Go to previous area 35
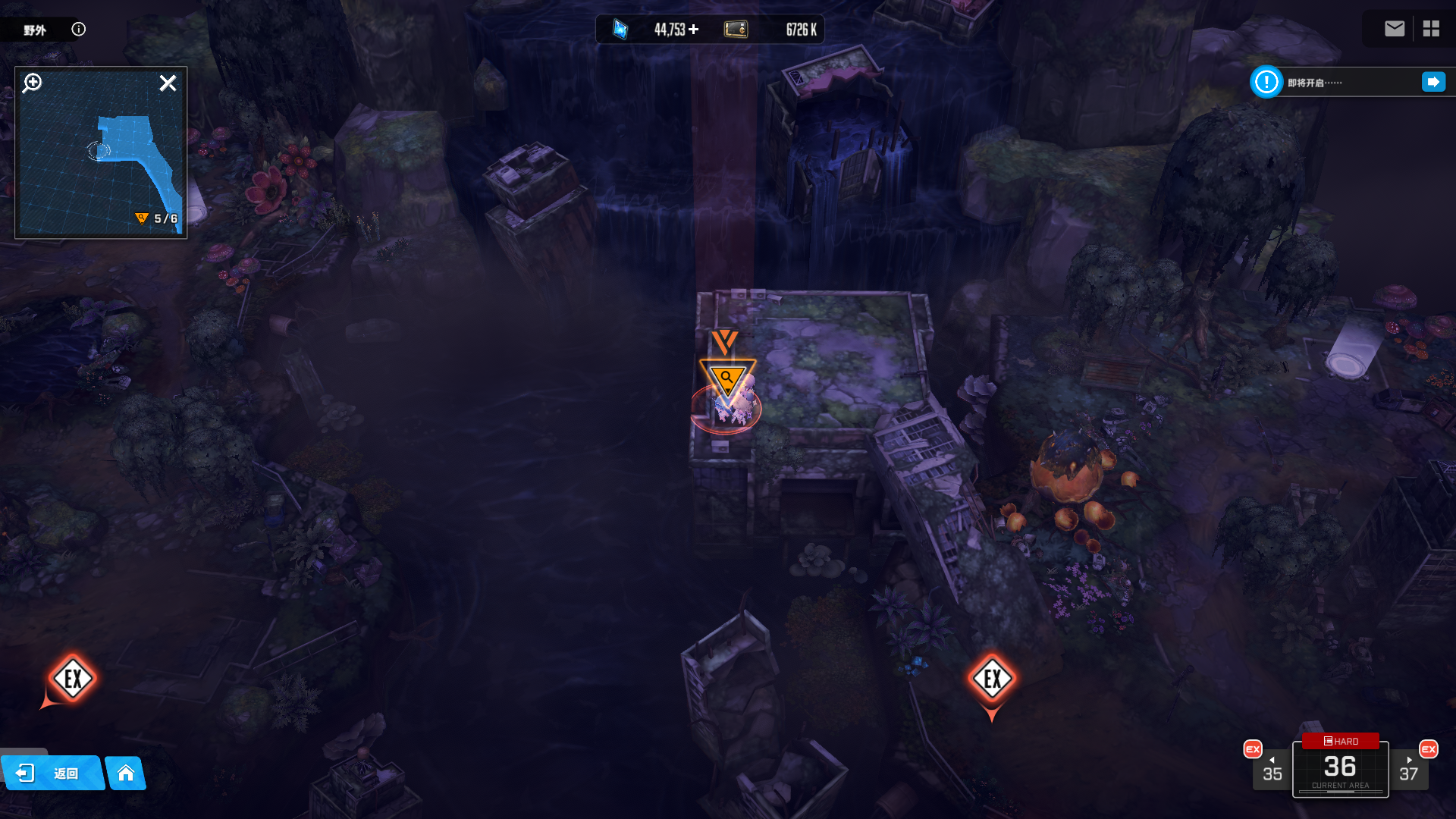Image resolution: width=1456 pixels, height=819 pixels. pyautogui.click(x=1272, y=770)
